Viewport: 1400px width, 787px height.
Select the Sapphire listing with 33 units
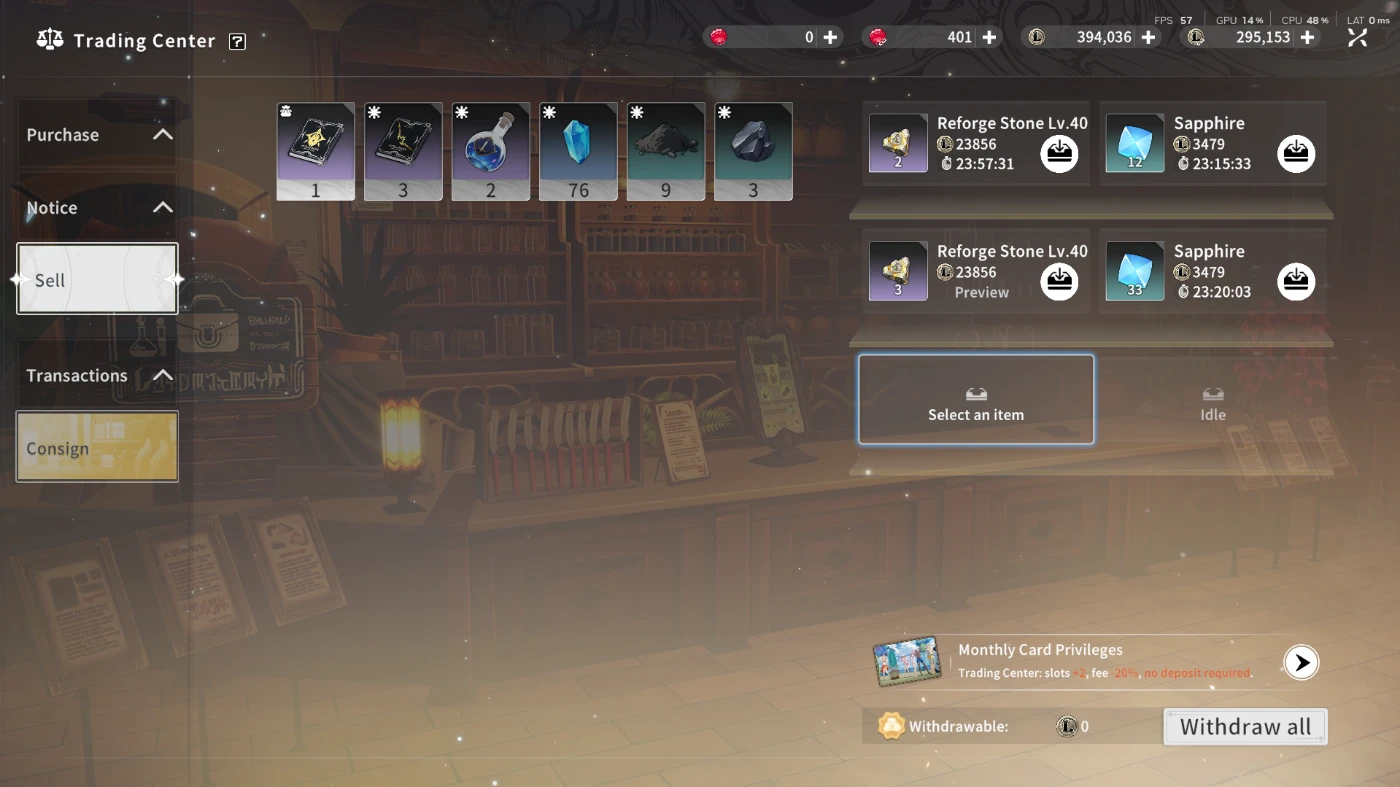tap(1135, 271)
